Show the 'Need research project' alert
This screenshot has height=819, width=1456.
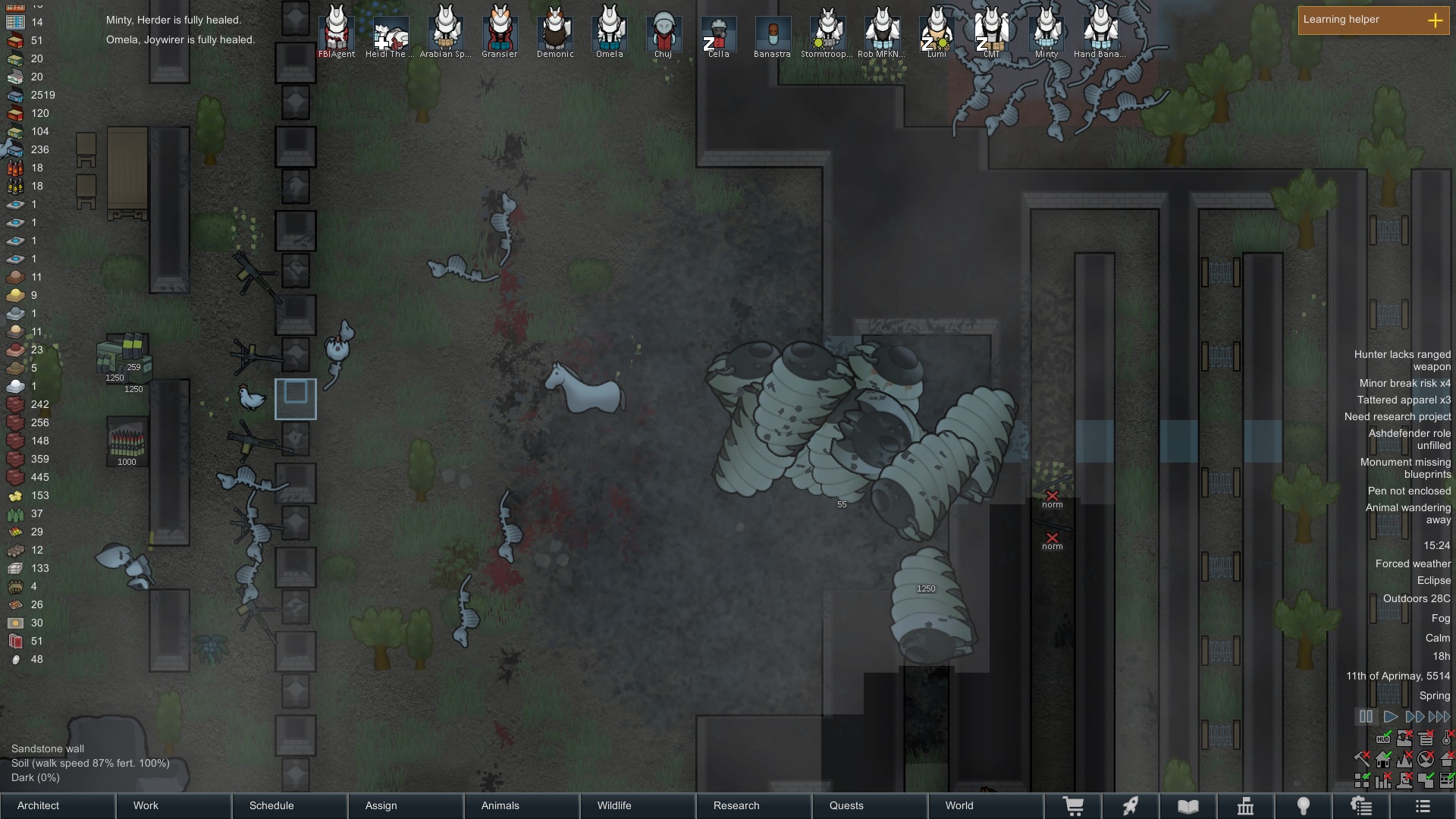1398,416
